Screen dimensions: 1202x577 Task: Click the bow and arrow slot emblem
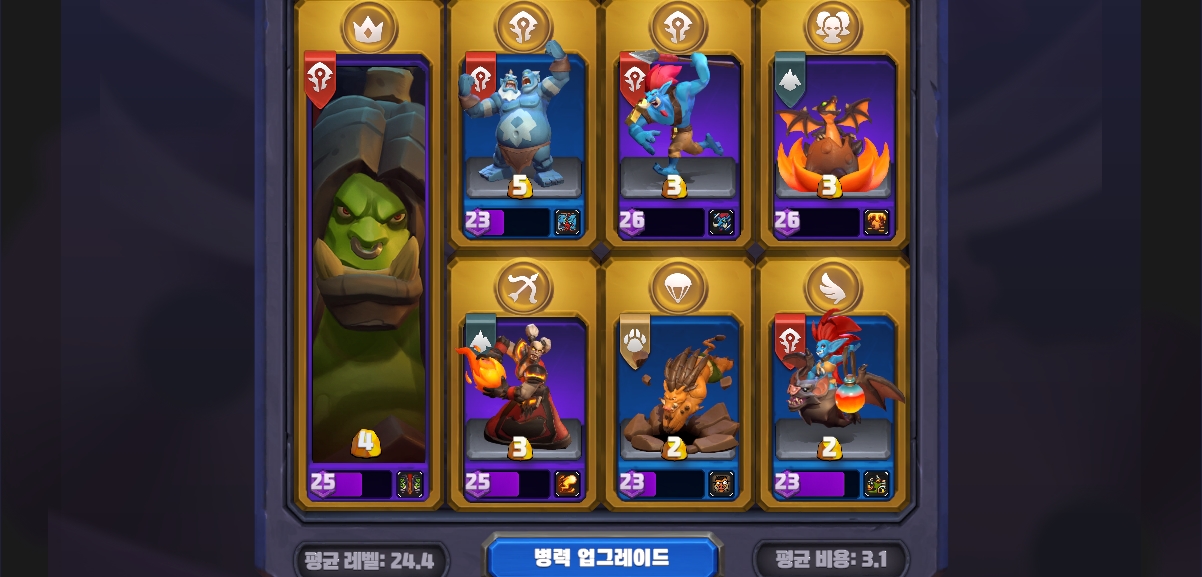(524, 287)
